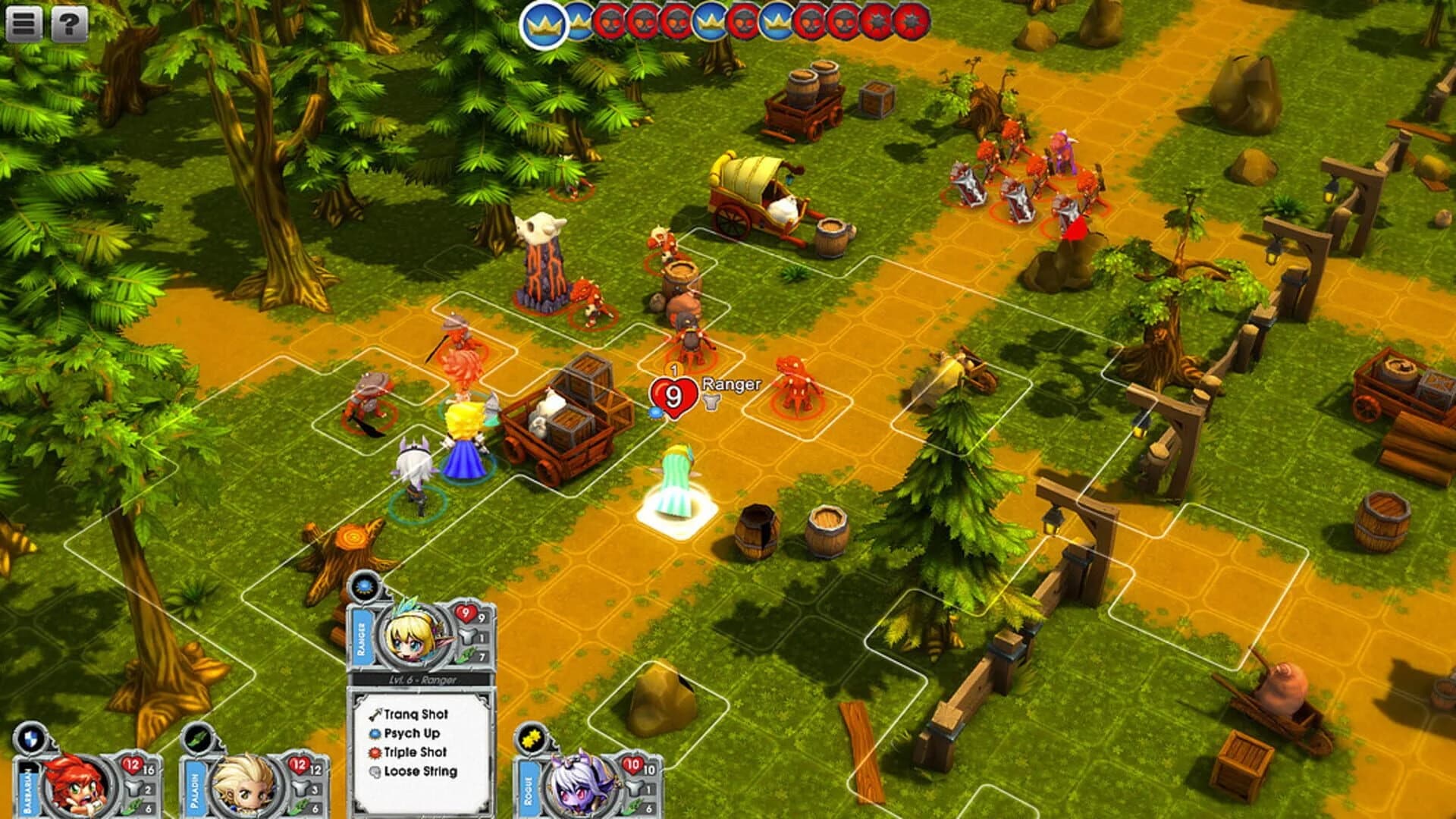The height and width of the screenshot is (819, 1456).
Task: Expand the Barbarian character card
Action: [x=76, y=781]
